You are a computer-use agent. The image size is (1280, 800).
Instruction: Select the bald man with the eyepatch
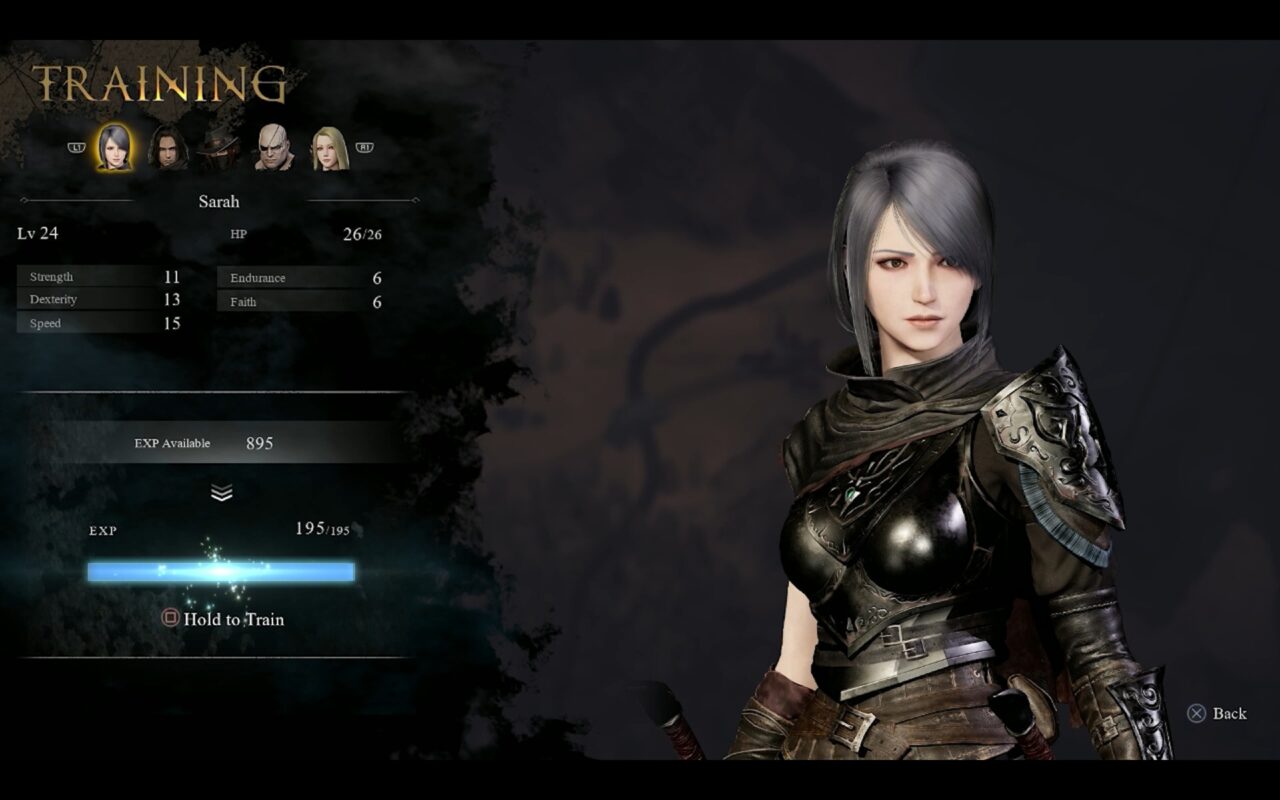(273, 148)
